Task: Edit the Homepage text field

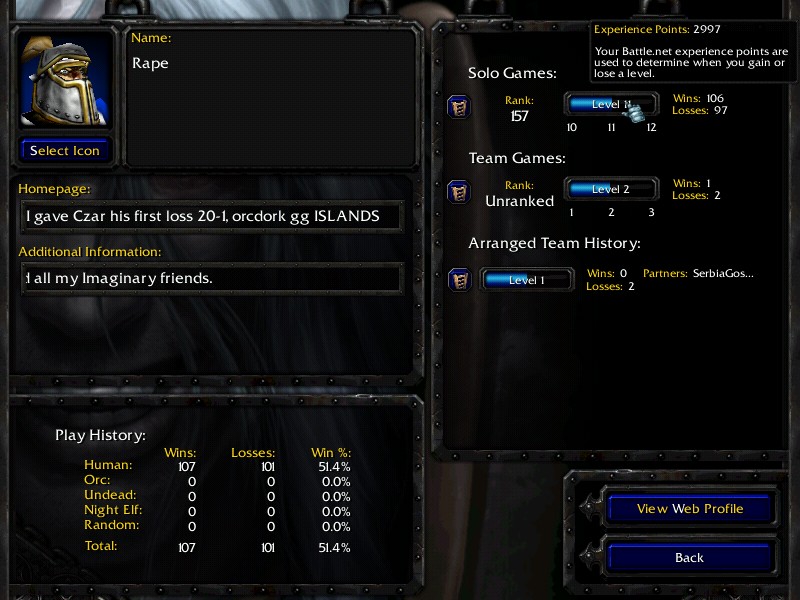Action: [x=211, y=216]
